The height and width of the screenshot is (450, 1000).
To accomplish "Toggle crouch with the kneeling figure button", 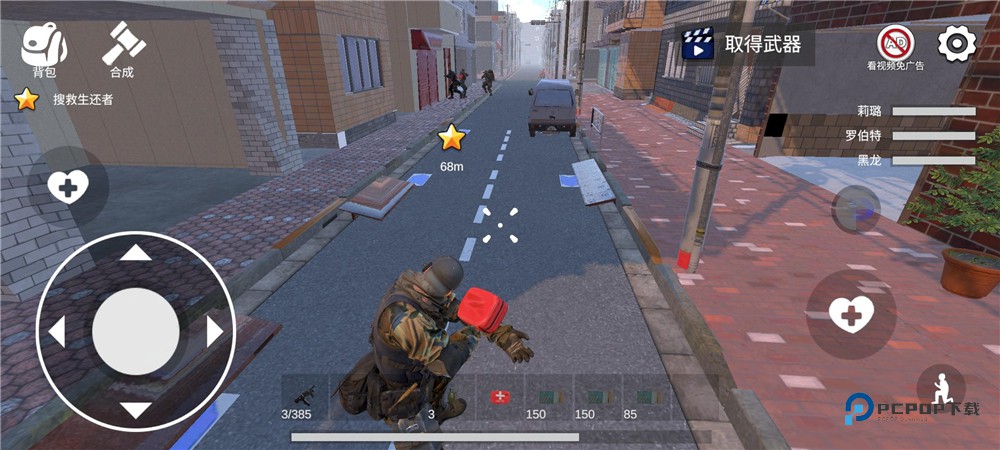I will [940, 388].
